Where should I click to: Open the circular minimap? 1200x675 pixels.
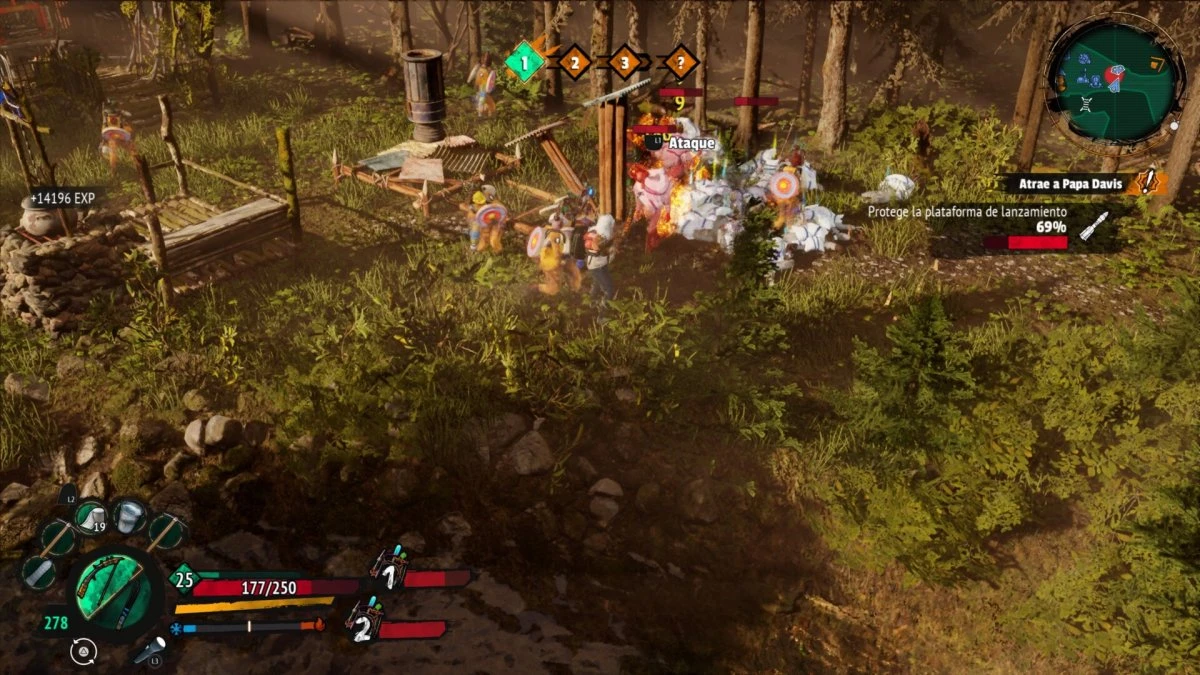point(1114,82)
